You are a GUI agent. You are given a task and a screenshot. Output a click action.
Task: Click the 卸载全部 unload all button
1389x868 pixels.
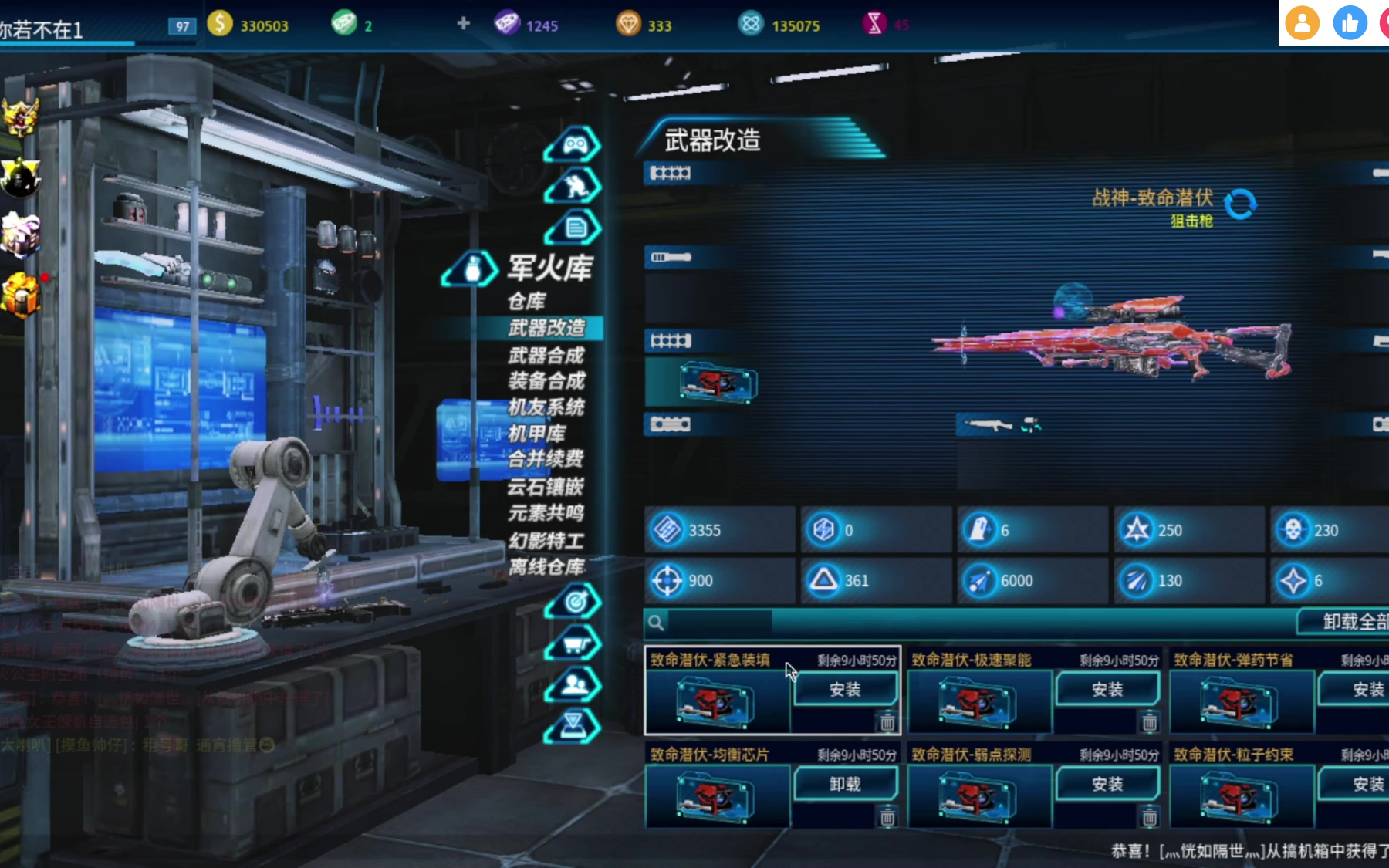[1350, 621]
